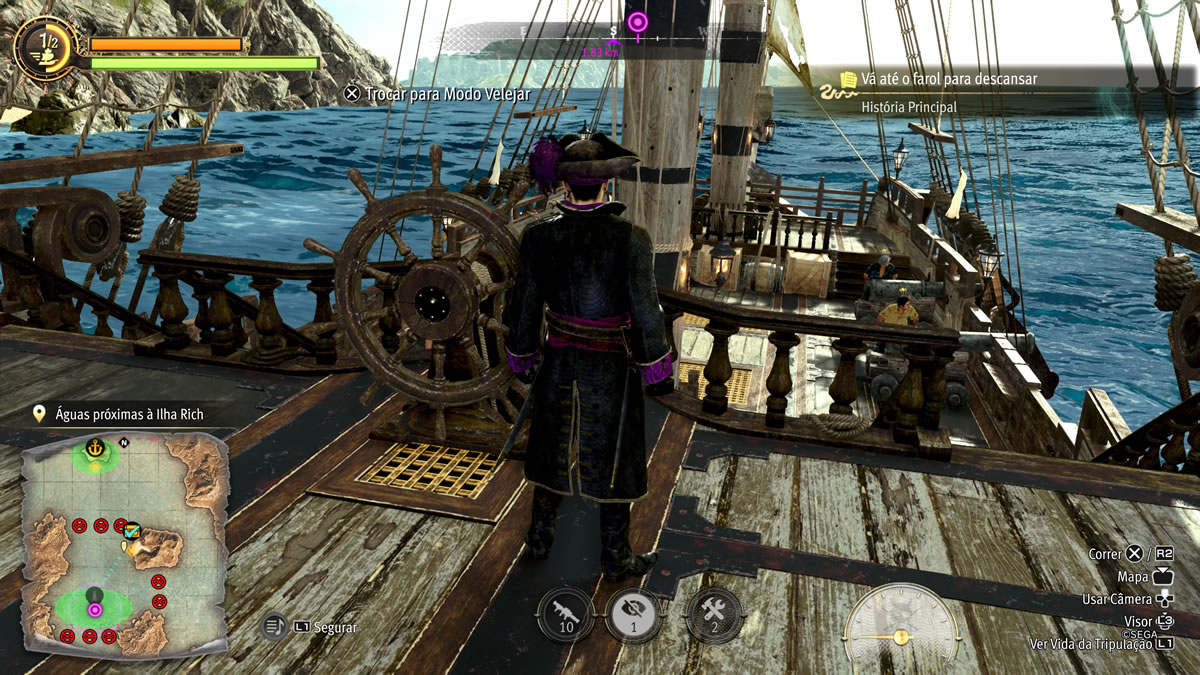Image resolution: width=1200 pixels, height=675 pixels.
Task: Select the rocket launcher weapon slot
Action: pos(565,613)
